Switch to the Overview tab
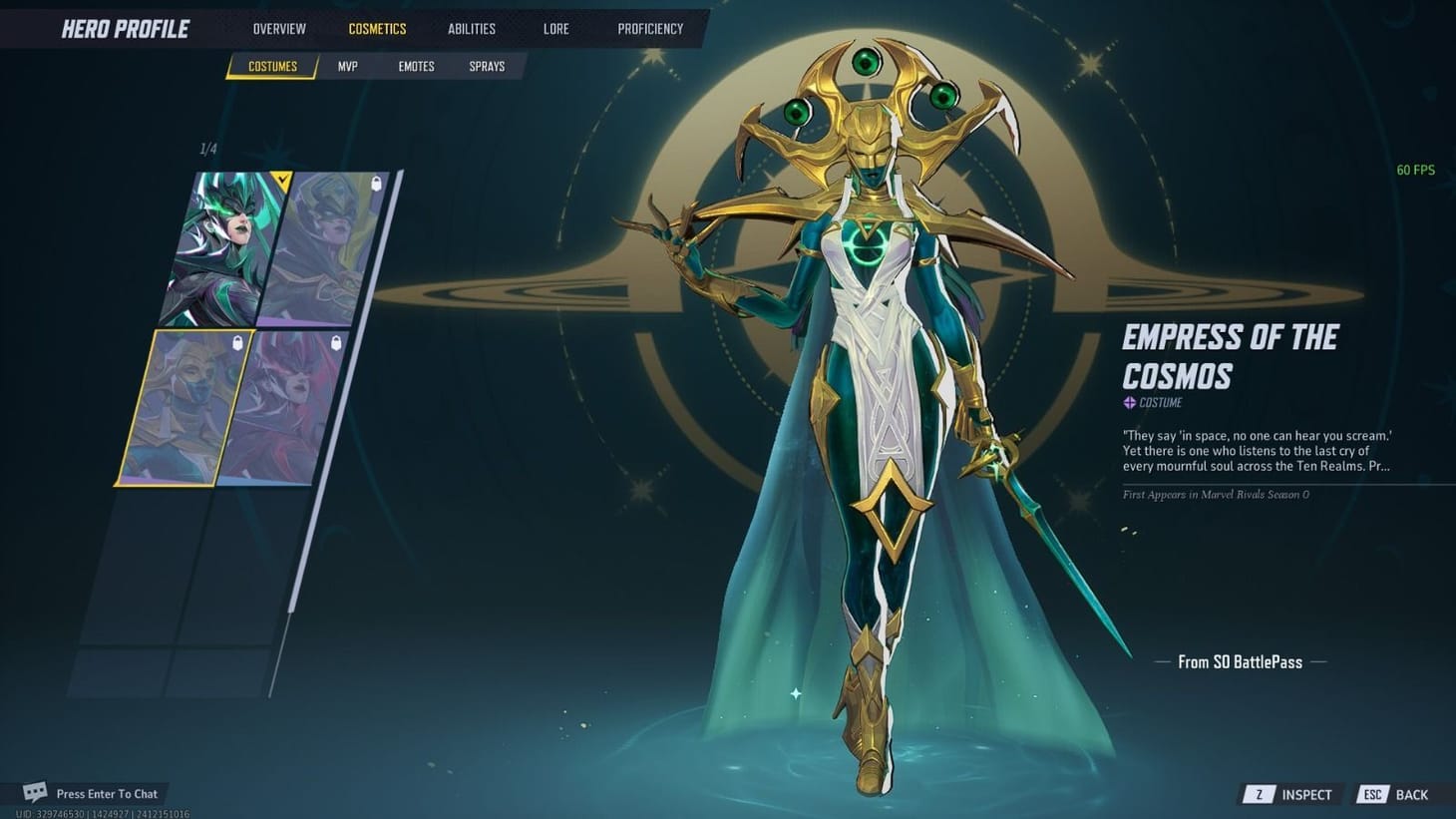1456x819 pixels. pyautogui.click(x=278, y=28)
